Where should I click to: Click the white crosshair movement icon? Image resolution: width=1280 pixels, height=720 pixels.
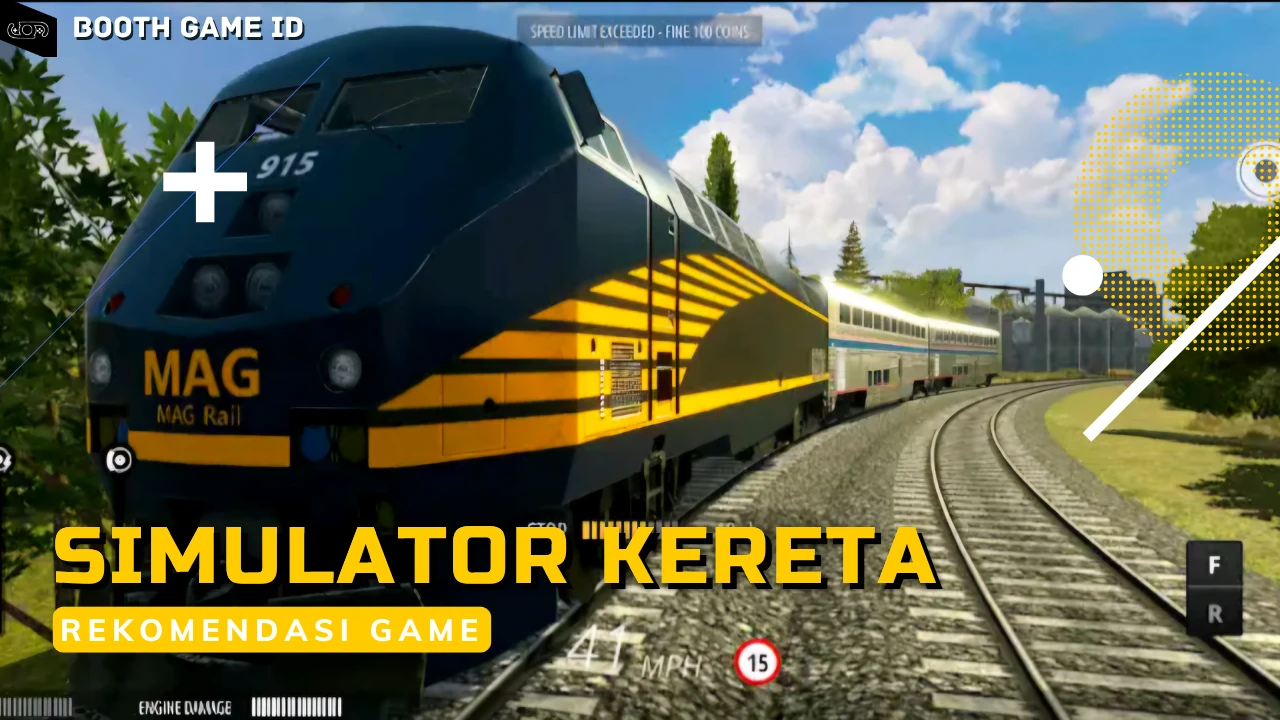pyautogui.click(x=204, y=181)
